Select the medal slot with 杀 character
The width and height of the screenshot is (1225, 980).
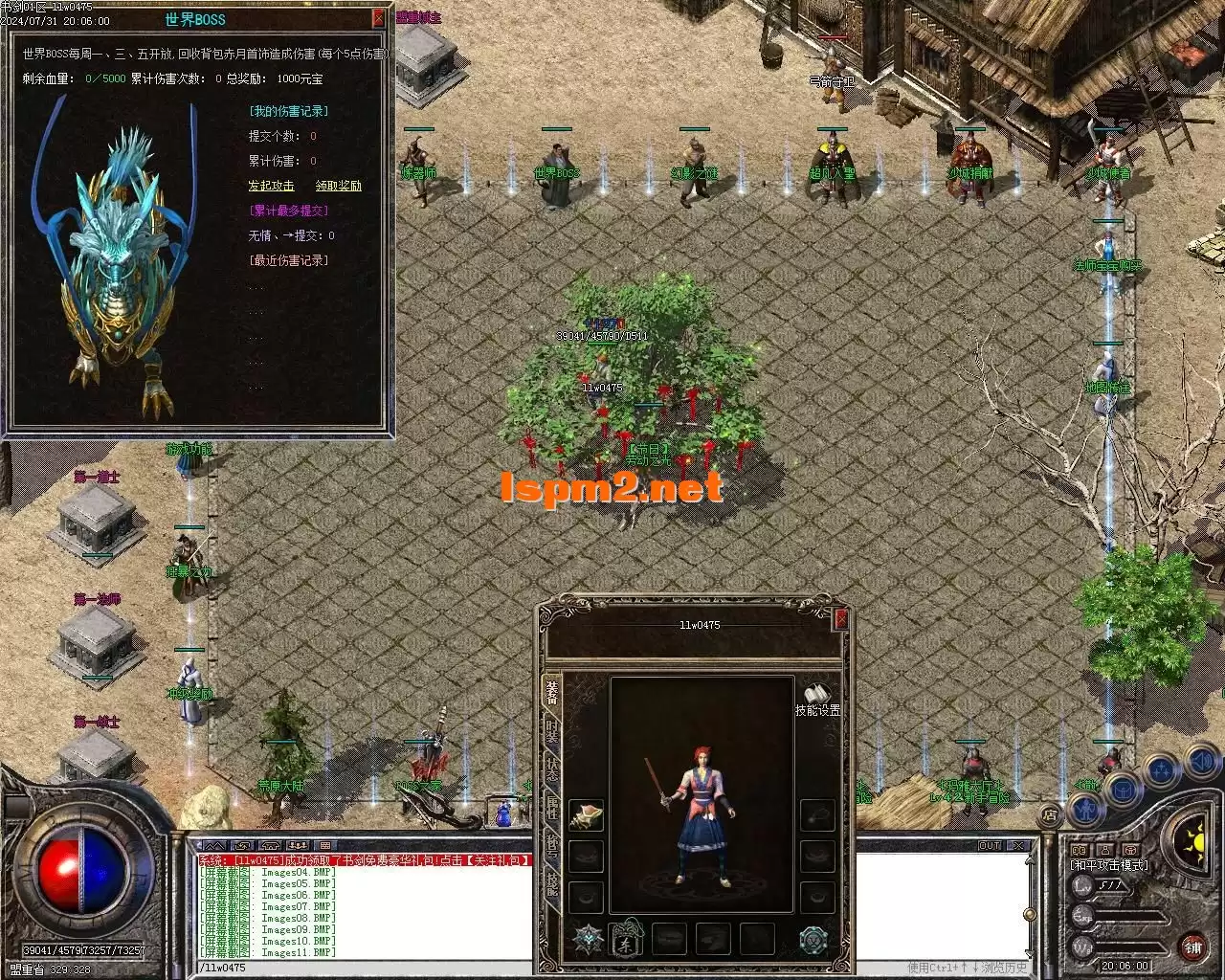(628, 938)
